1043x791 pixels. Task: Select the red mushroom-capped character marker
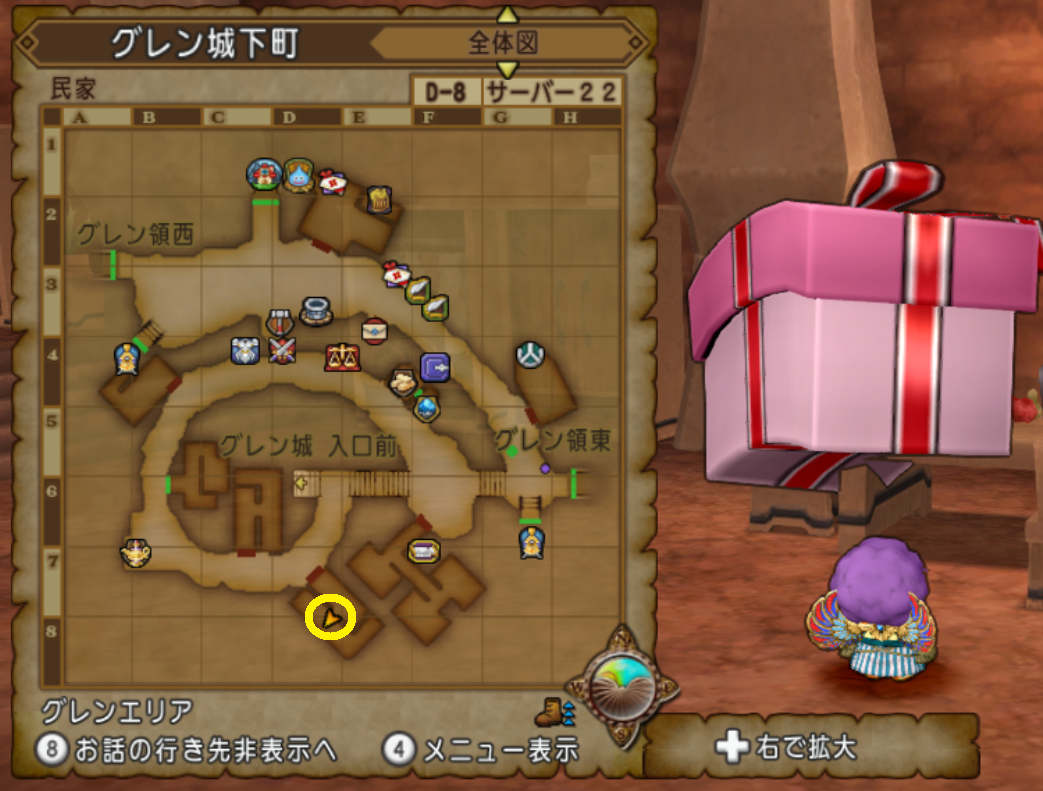(x=264, y=174)
